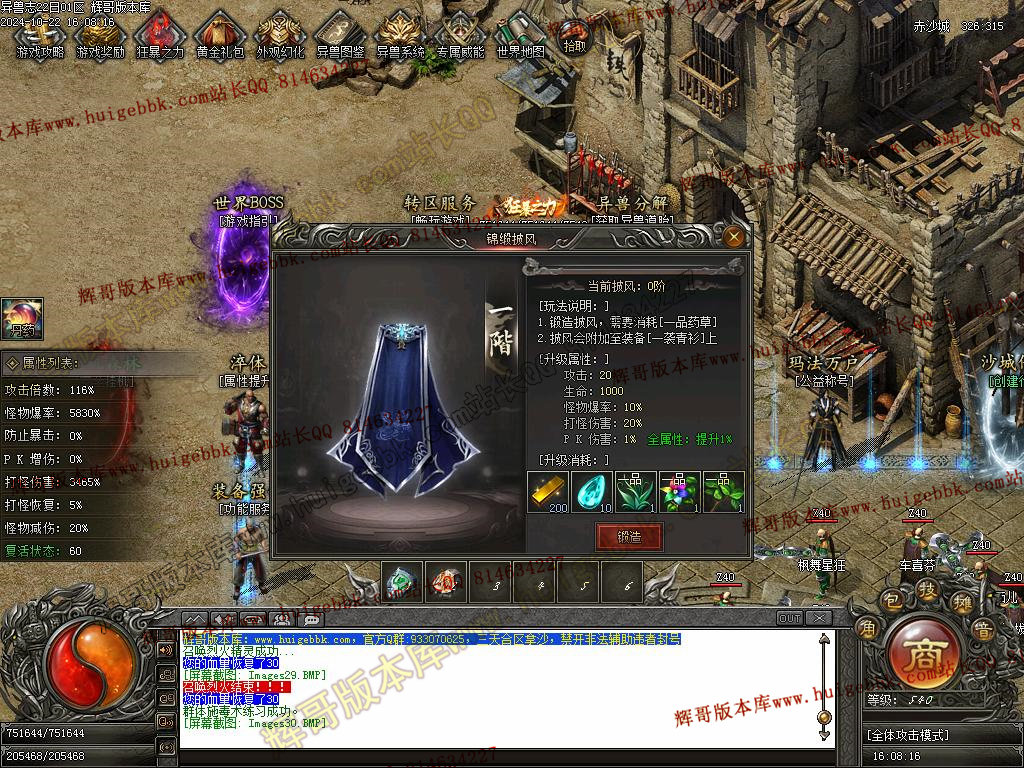This screenshot has width=1024, height=768.
Task: Open the 游戏奖励 rewards menu
Action: 100,36
